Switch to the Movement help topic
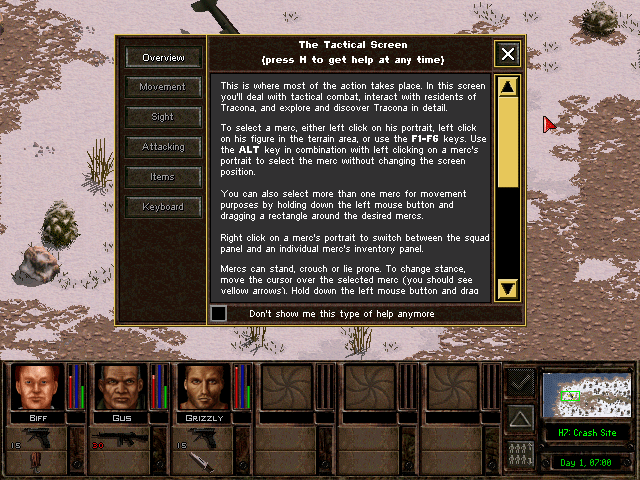640x480 pixels. [163, 87]
